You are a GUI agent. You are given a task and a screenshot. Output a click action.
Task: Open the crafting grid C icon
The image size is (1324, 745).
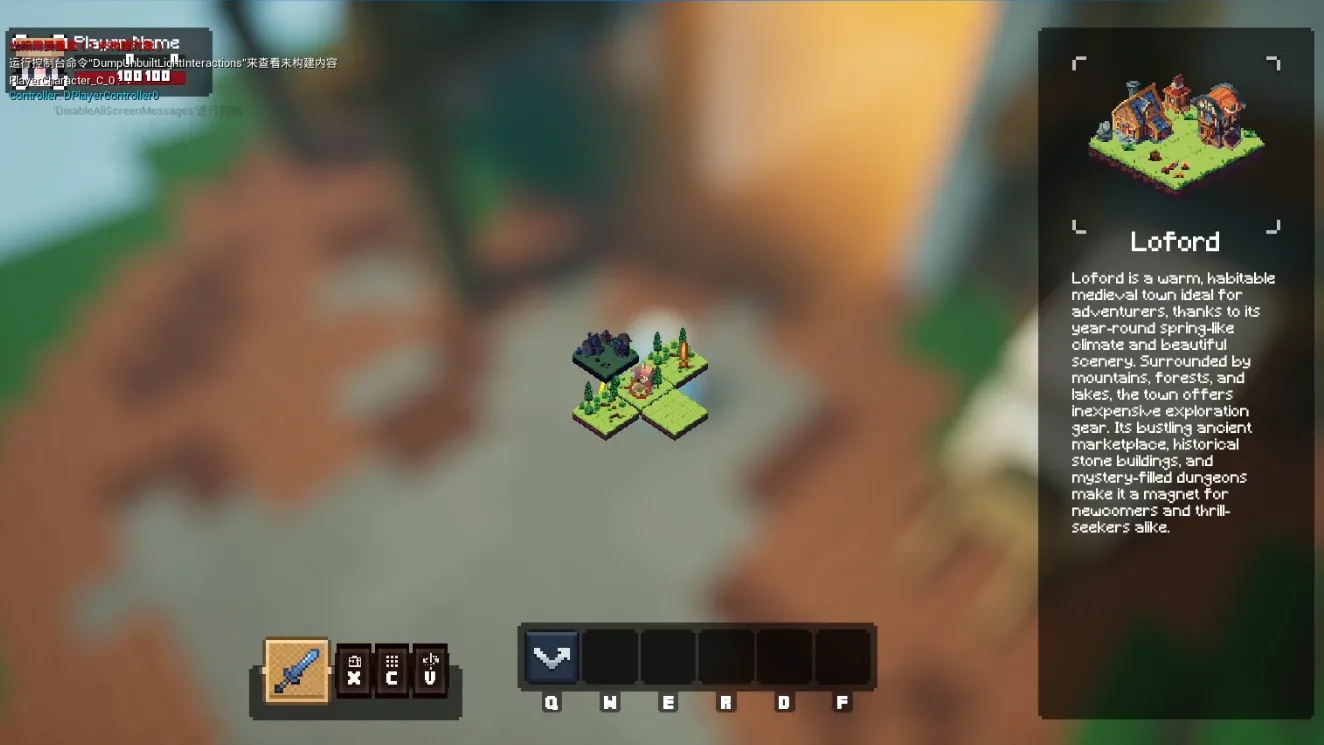(394, 671)
